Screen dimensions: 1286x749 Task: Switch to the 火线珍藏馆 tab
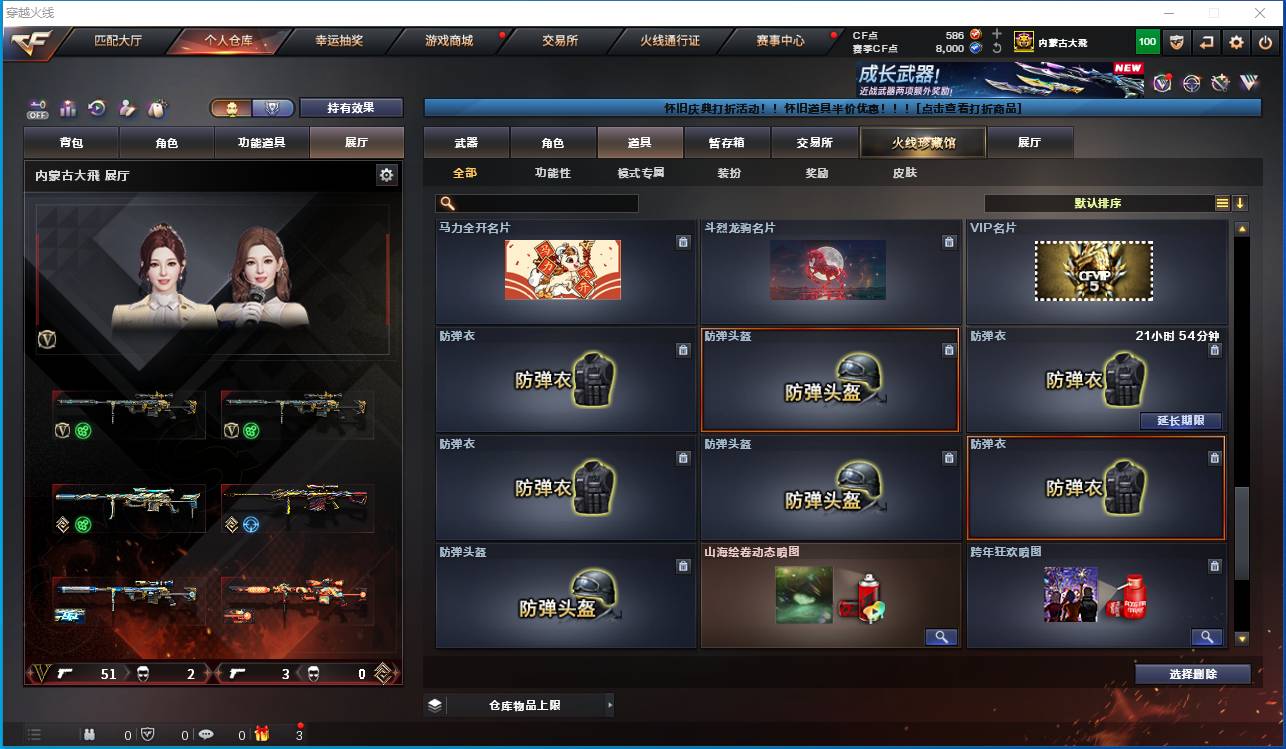point(922,142)
